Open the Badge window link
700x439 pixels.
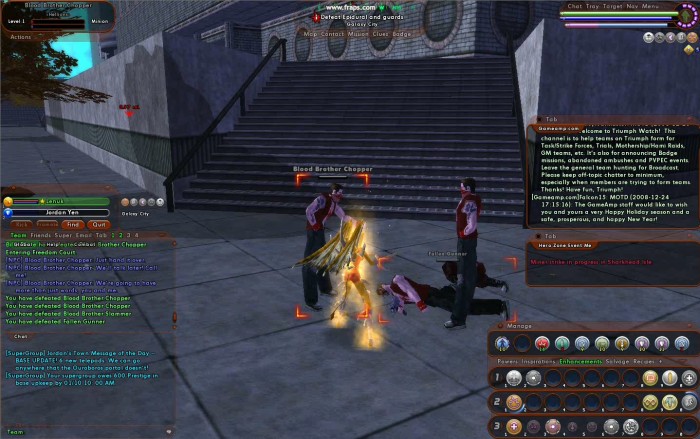coord(402,33)
